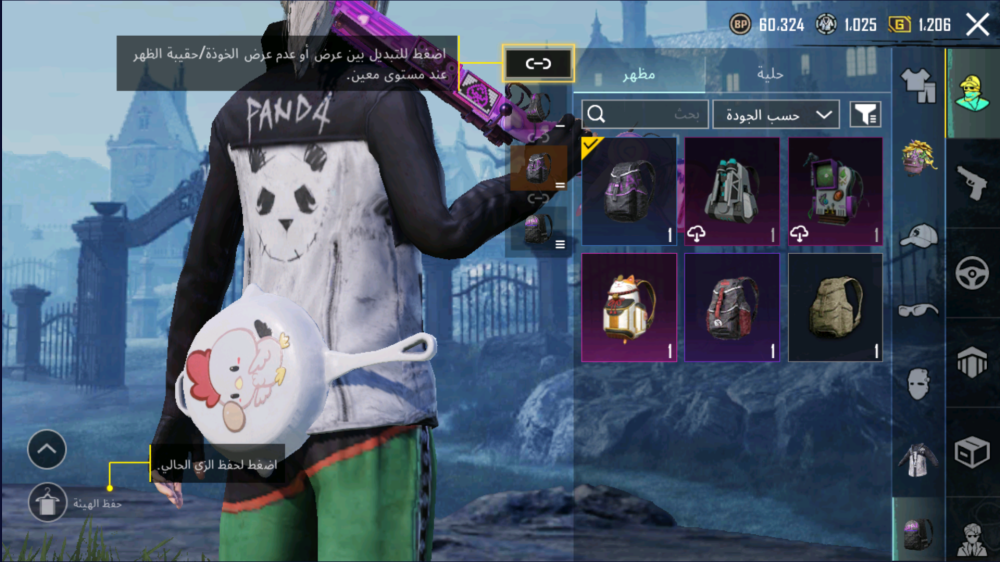This screenshot has width=1000, height=562.
Task: Click the round up-arrow button
Action: (47, 451)
